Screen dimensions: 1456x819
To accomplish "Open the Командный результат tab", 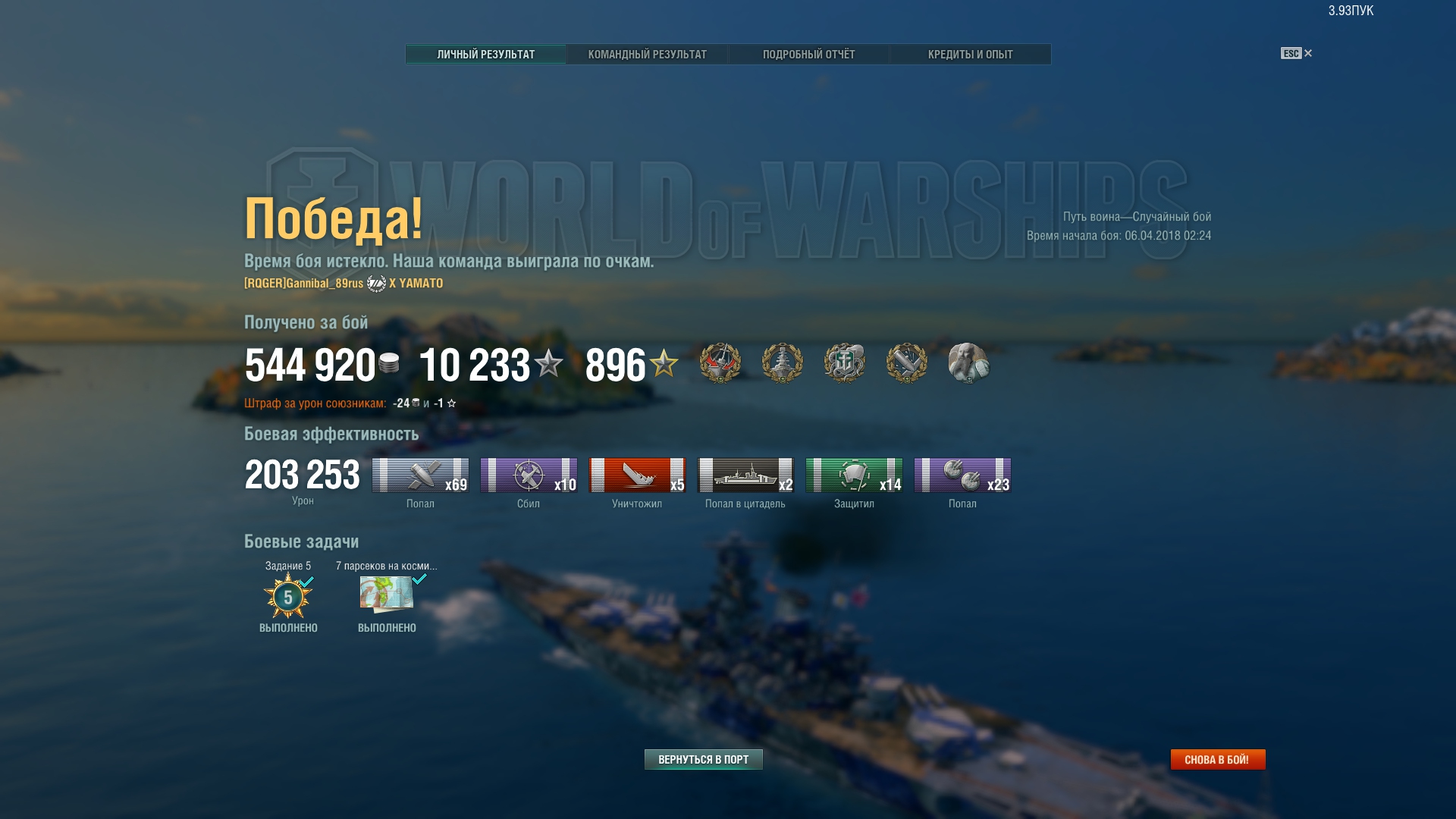I will click(x=647, y=55).
